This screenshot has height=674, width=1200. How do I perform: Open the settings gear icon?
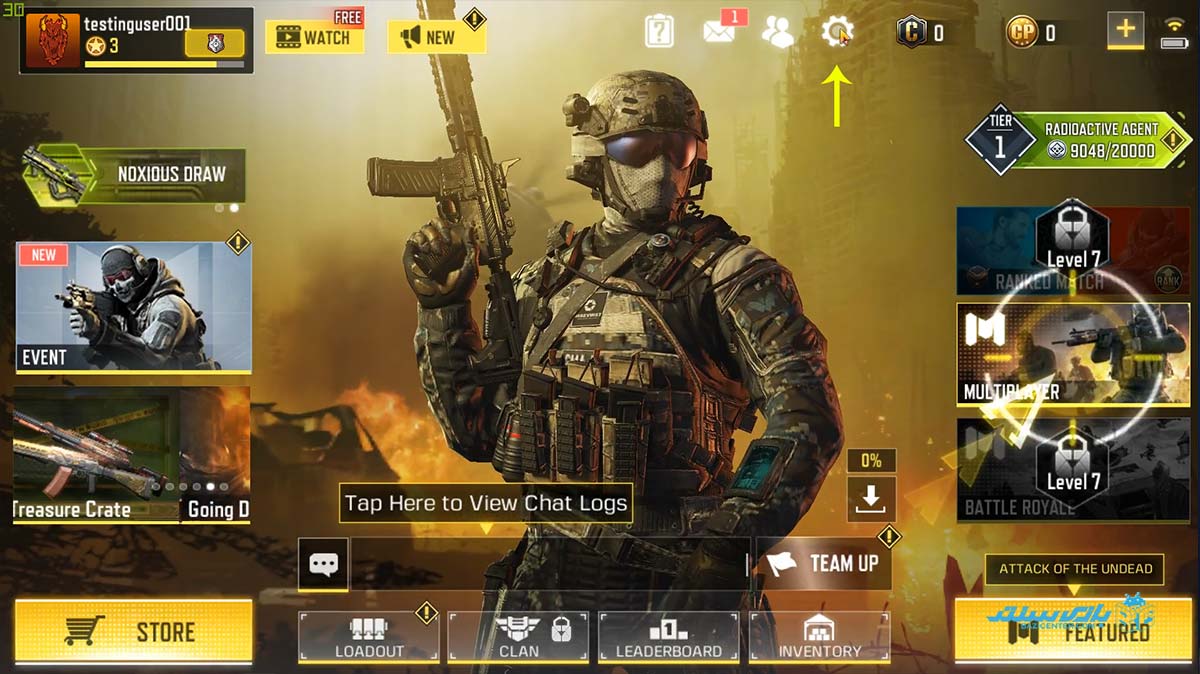point(836,32)
